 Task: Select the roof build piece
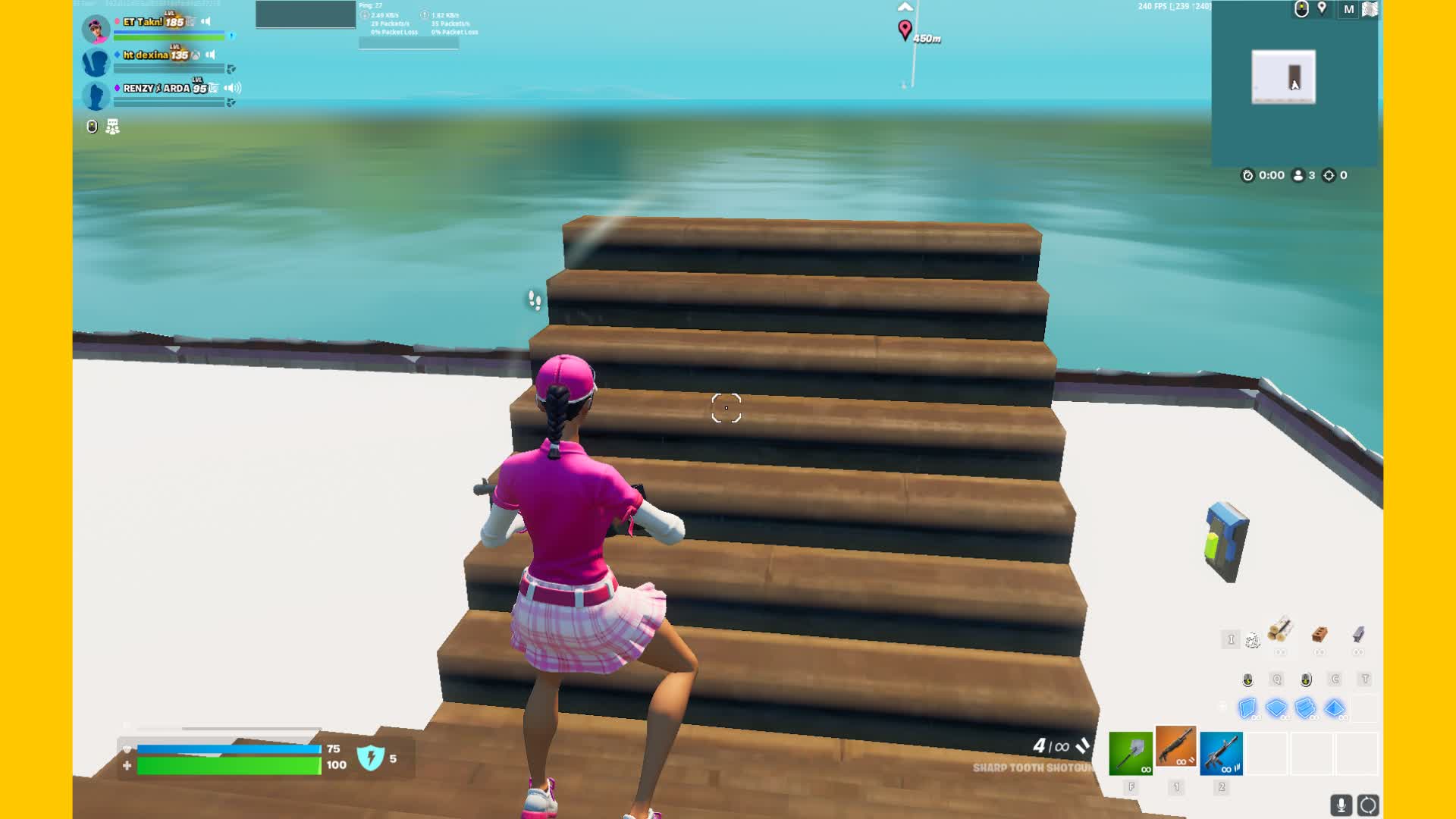[x=1335, y=709]
